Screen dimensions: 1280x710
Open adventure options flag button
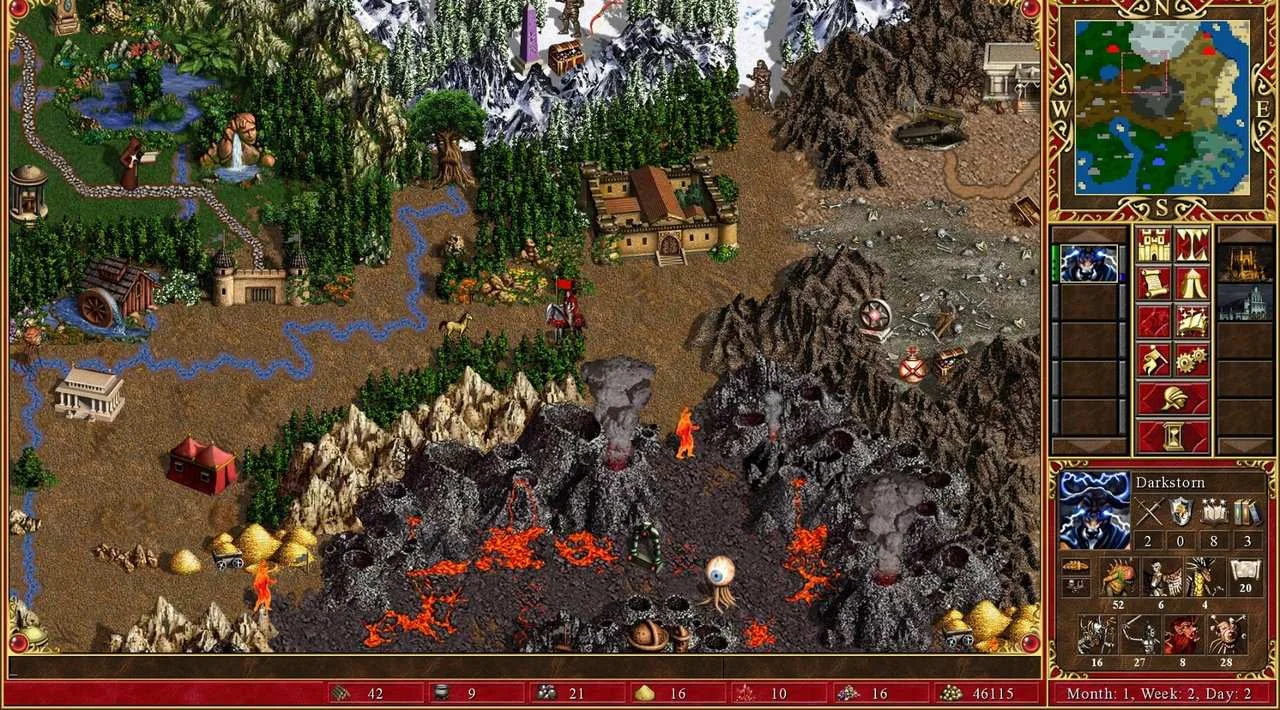point(1153,360)
